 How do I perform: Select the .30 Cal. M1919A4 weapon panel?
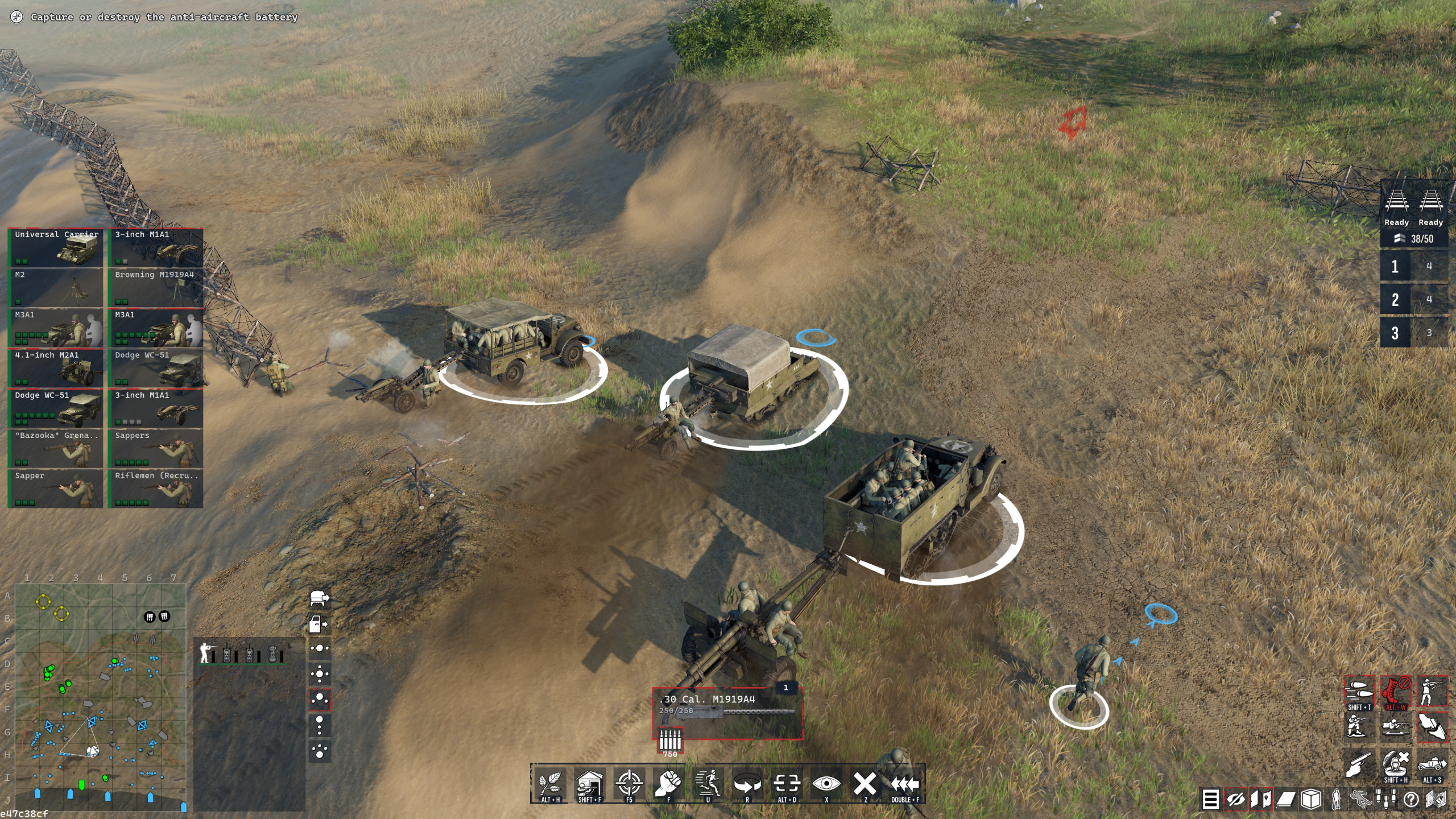[727, 712]
